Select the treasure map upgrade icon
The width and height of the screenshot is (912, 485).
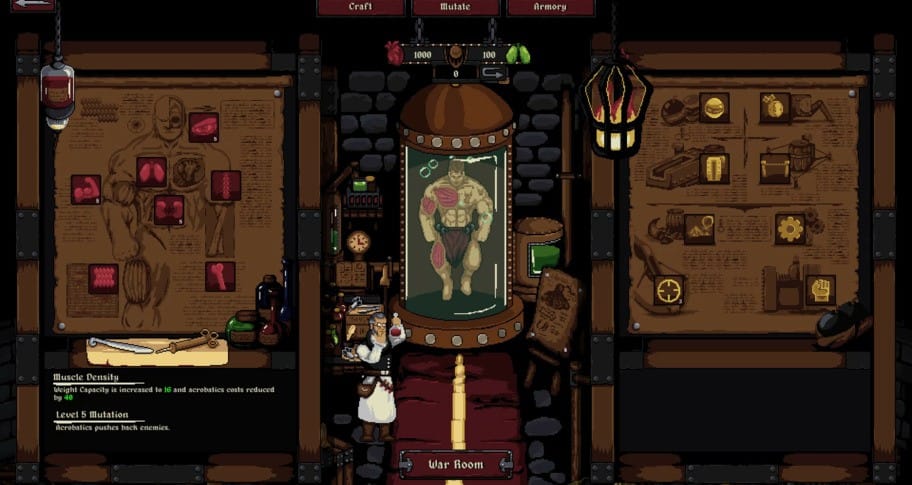click(699, 229)
